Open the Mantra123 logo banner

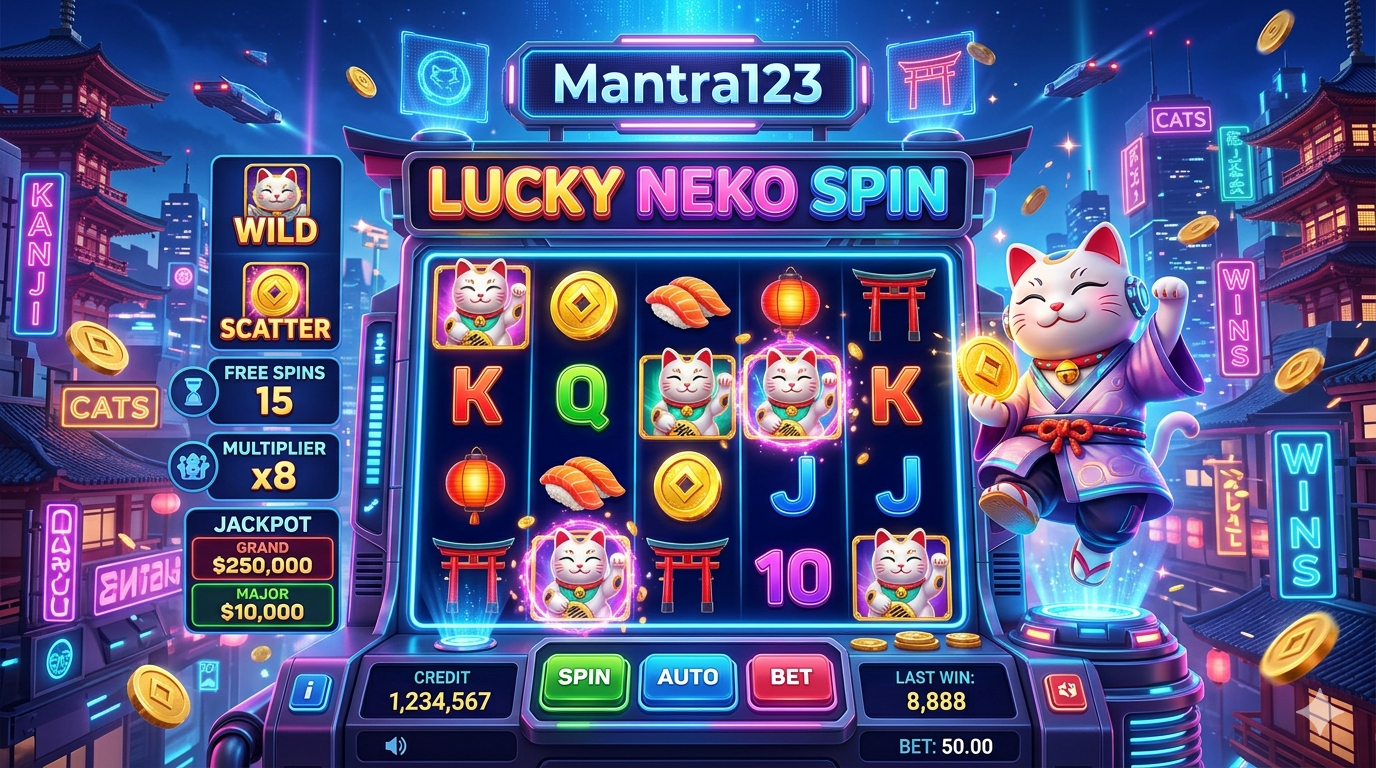(686, 85)
